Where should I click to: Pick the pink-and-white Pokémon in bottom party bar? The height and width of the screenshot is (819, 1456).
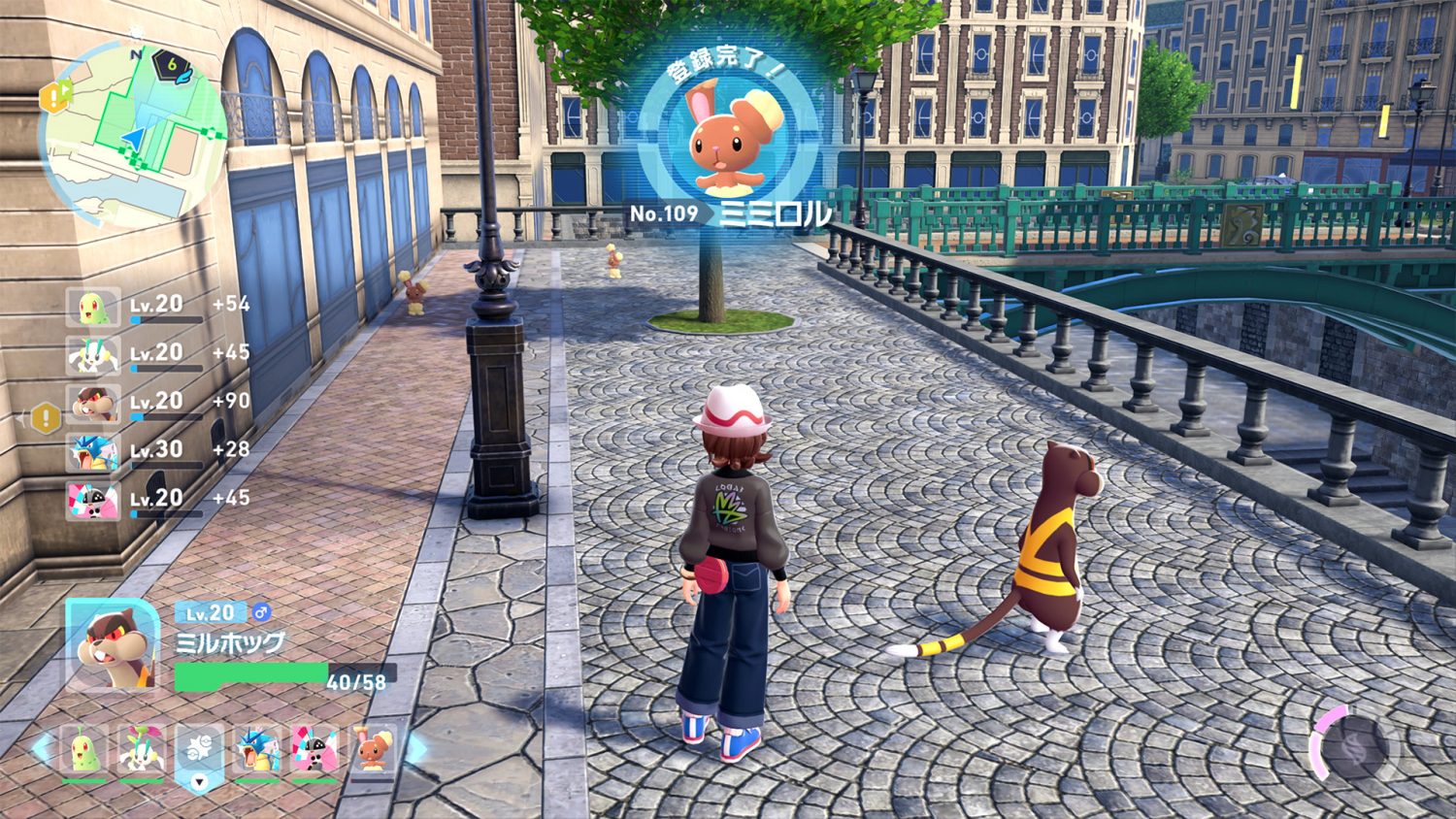click(x=314, y=750)
